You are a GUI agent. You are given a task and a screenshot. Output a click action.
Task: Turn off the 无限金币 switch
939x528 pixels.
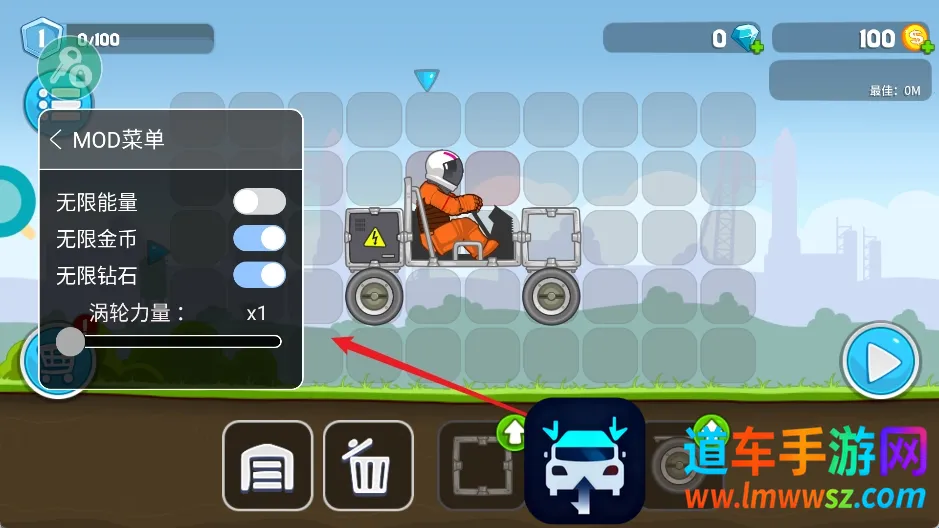coord(259,238)
